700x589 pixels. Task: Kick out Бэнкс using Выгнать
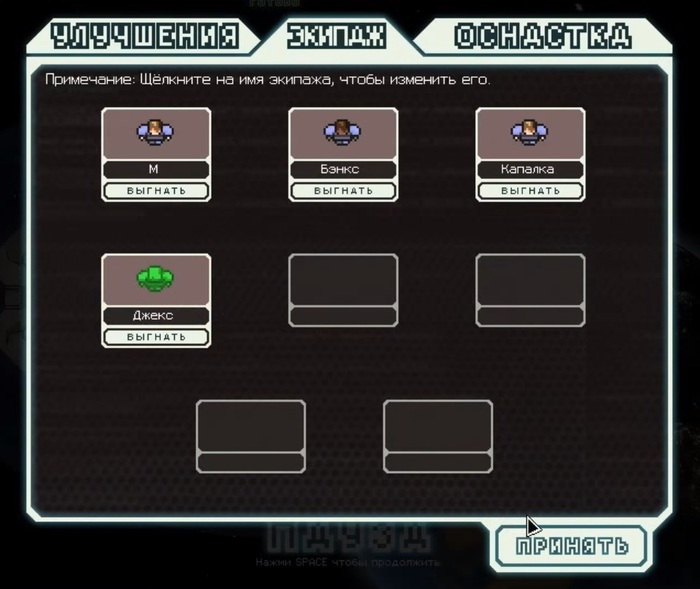343,190
